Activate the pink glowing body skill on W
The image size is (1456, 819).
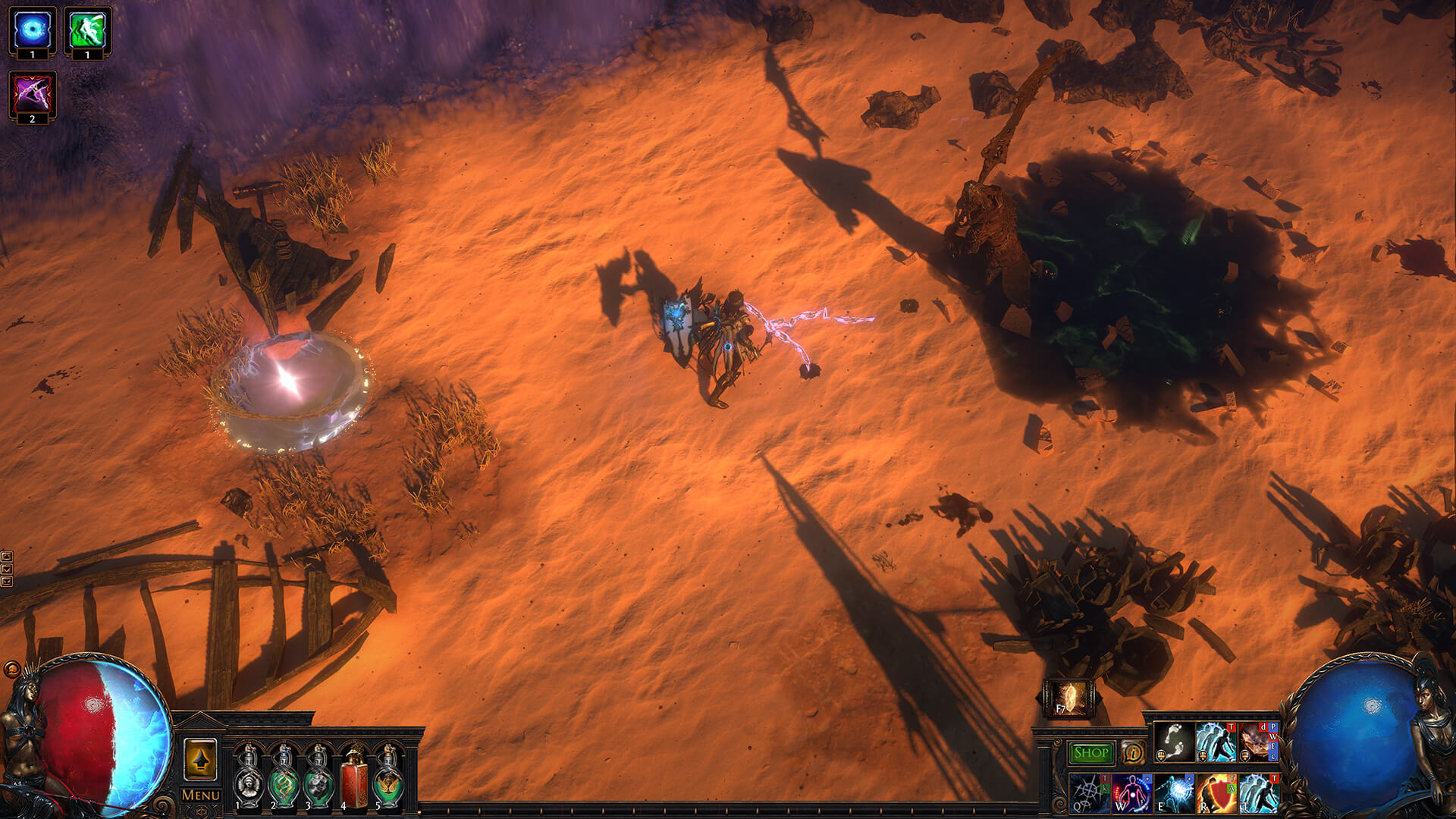click(1132, 793)
